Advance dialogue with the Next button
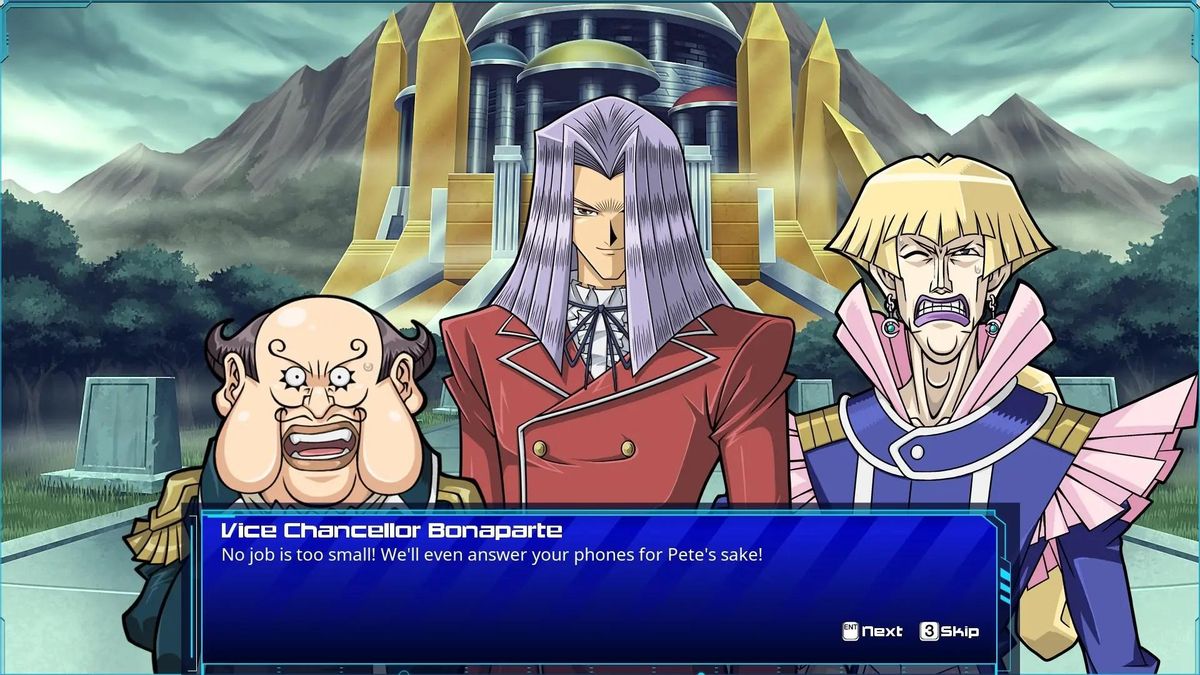Image resolution: width=1200 pixels, height=675 pixels. [x=873, y=631]
